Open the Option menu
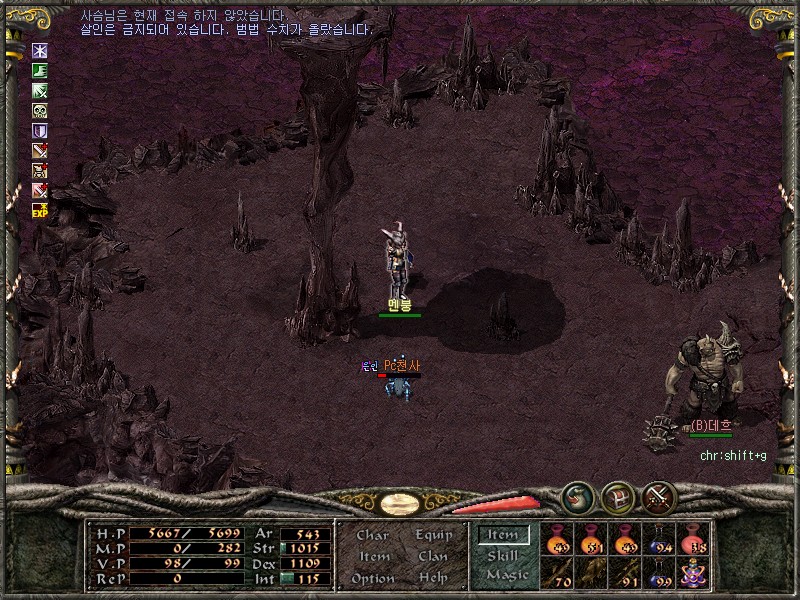Viewport: 800px width, 600px height. point(372,577)
